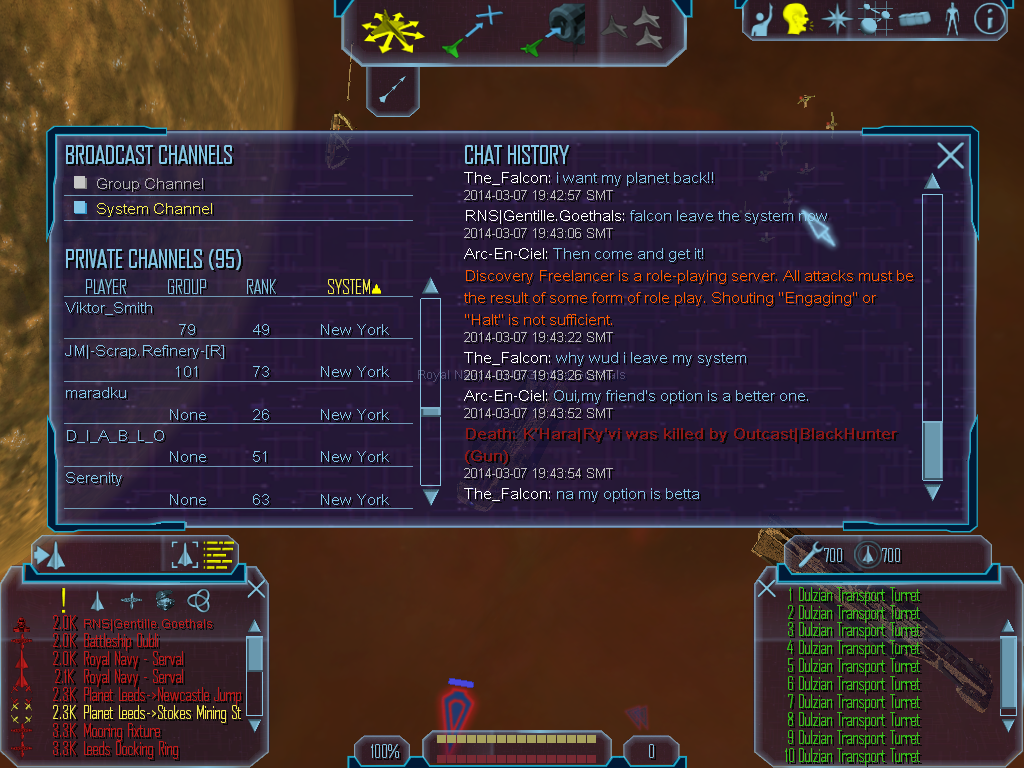Open the information icon in top bar
1024x768 pixels.
click(x=989, y=18)
